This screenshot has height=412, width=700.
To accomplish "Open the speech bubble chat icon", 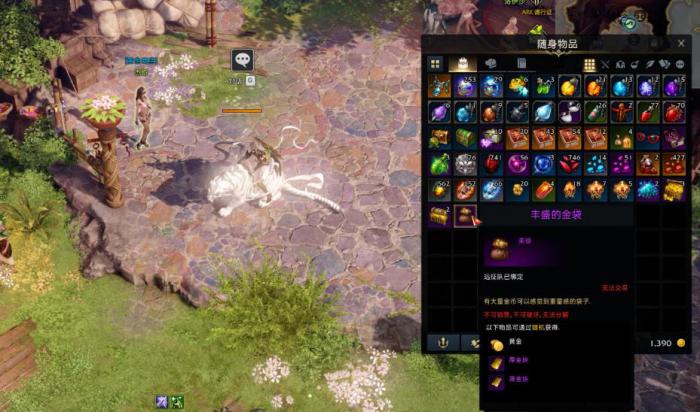I will (x=242, y=60).
